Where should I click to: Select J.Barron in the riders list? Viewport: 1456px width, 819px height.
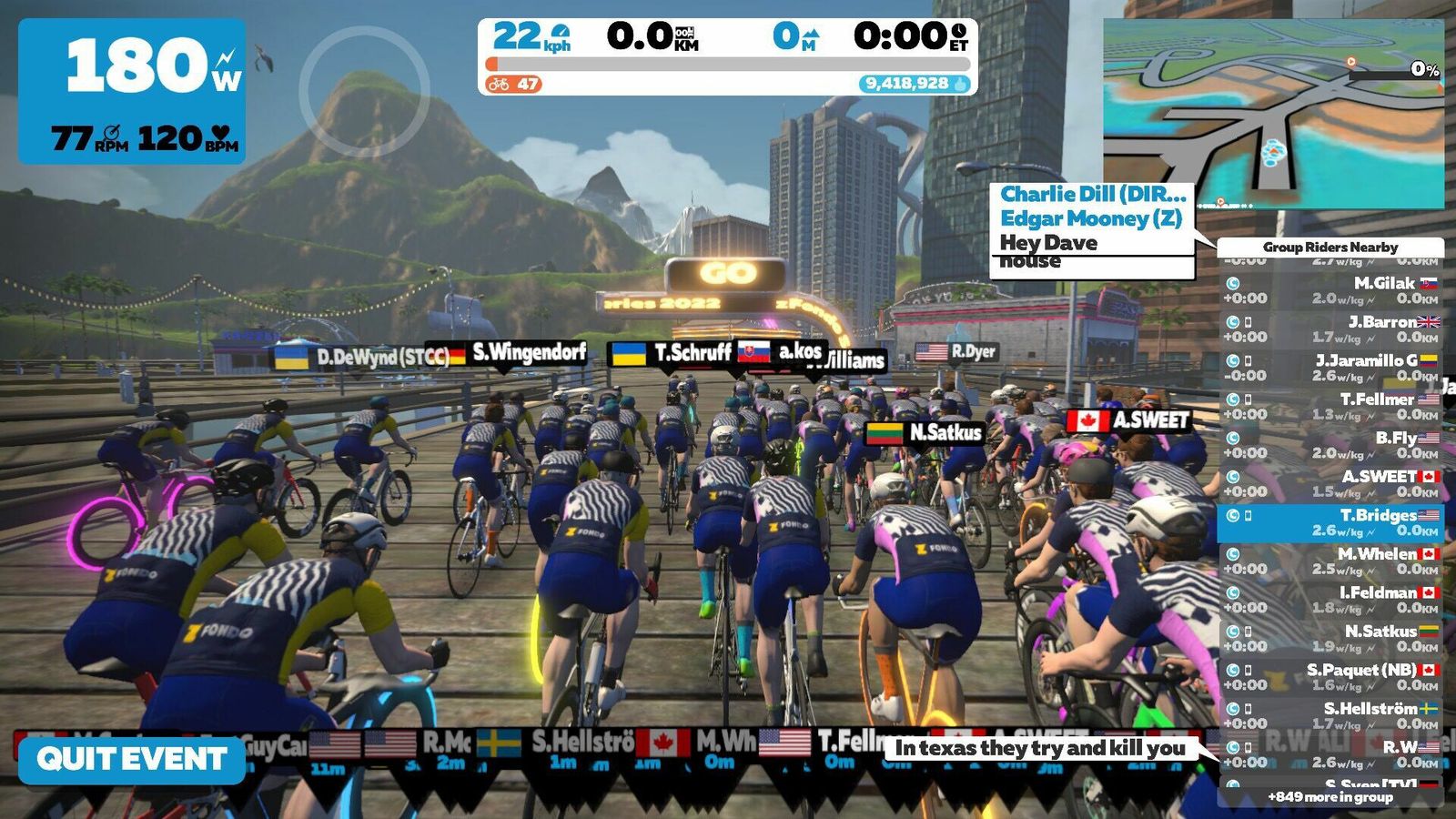click(x=1330, y=329)
